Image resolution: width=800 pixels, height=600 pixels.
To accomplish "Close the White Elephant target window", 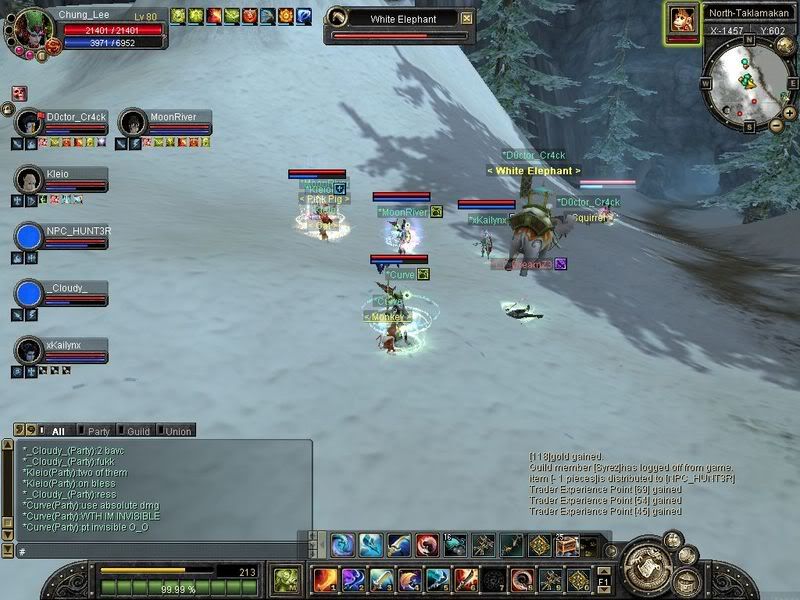I will [467, 18].
